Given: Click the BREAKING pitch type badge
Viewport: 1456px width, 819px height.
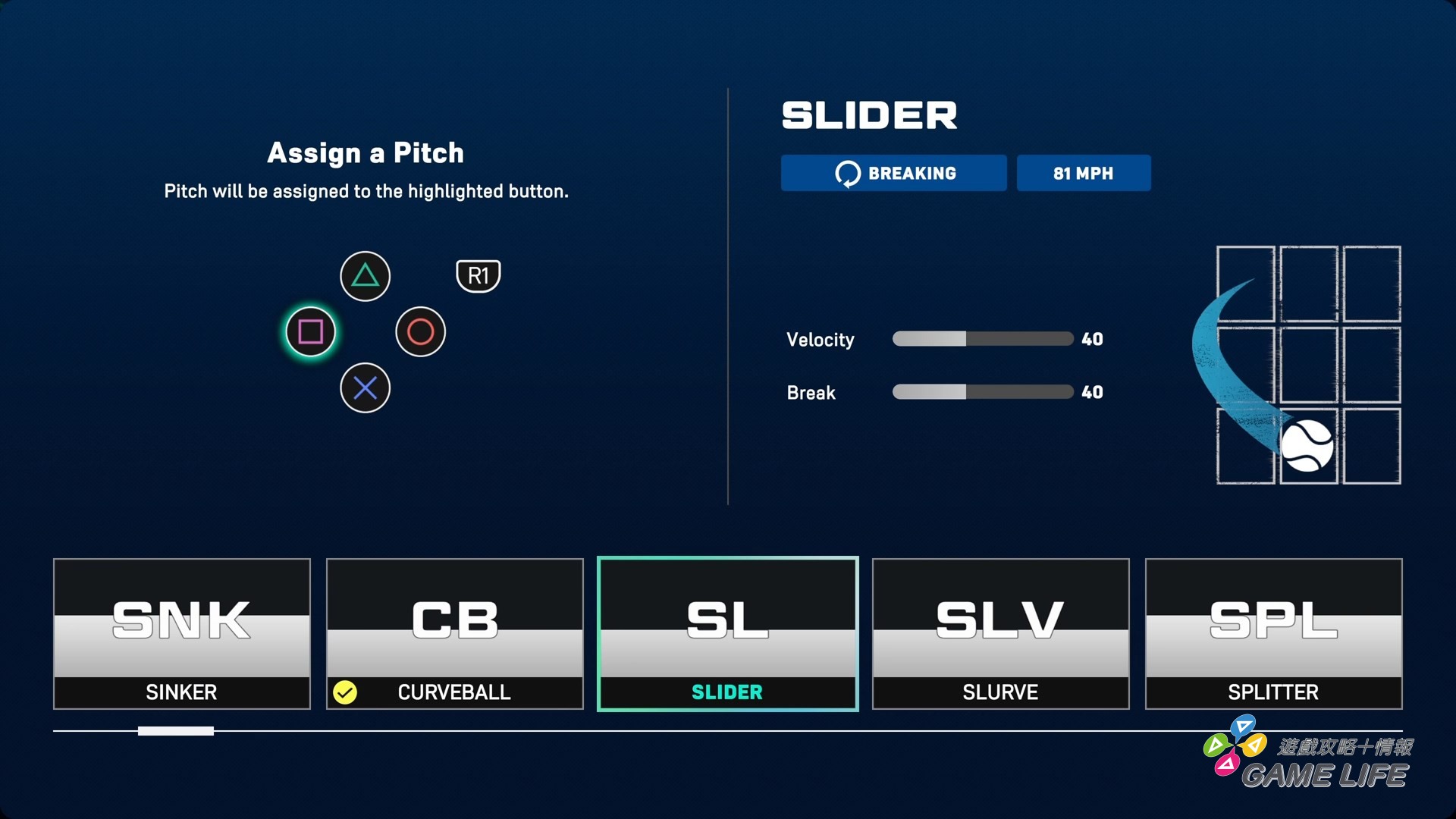Looking at the screenshot, I should [x=893, y=173].
